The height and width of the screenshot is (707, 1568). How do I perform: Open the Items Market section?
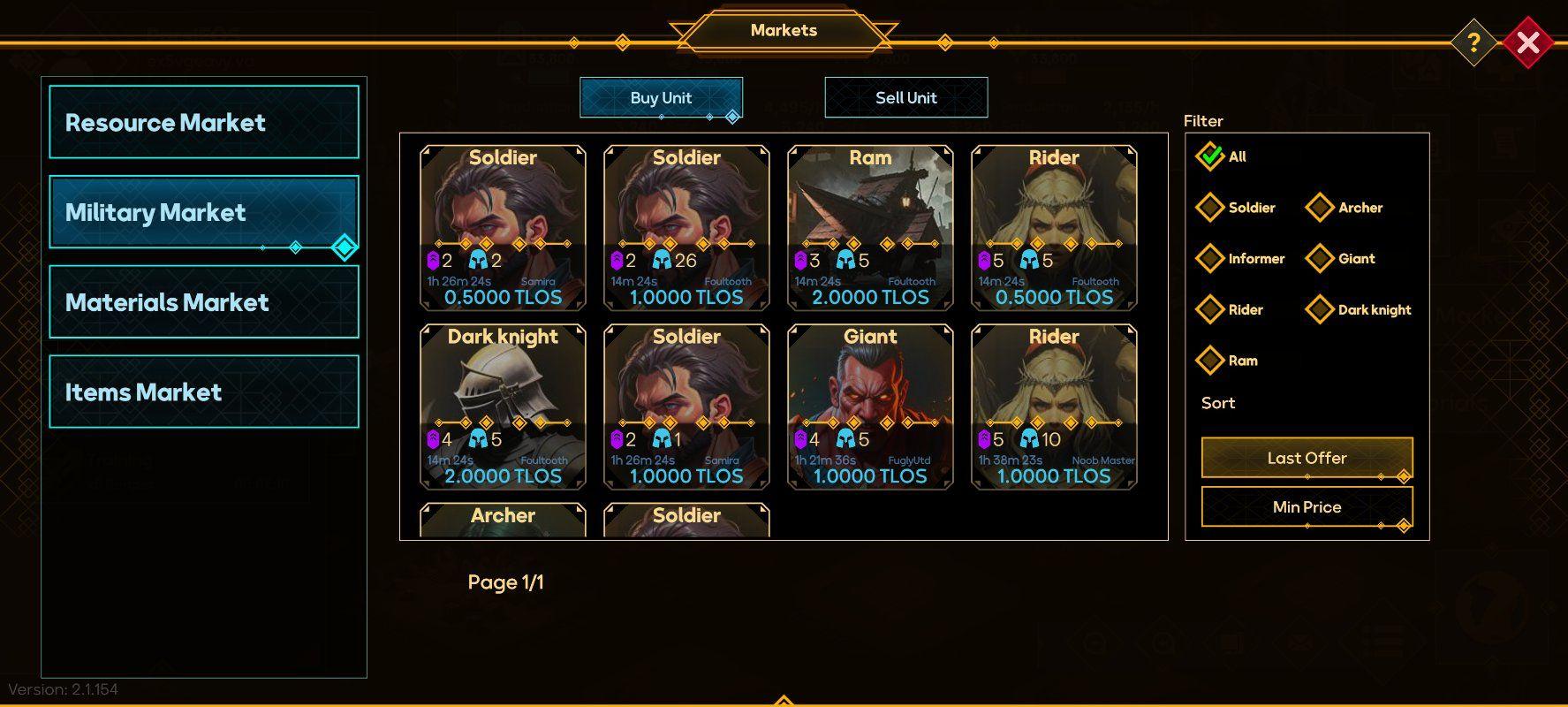point(203,392)
